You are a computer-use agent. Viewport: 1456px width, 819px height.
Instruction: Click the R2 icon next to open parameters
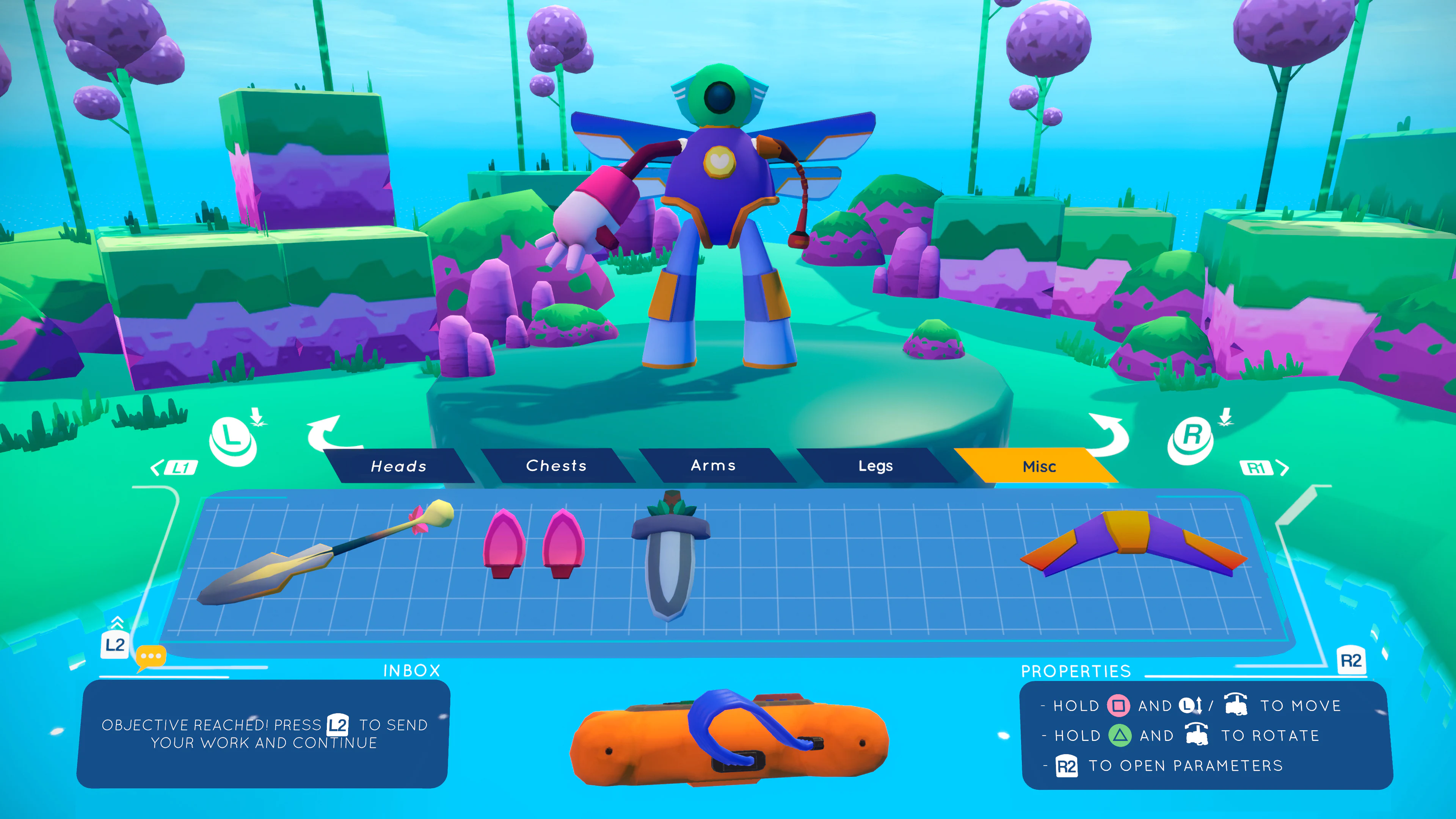(x=1067, y=766)
